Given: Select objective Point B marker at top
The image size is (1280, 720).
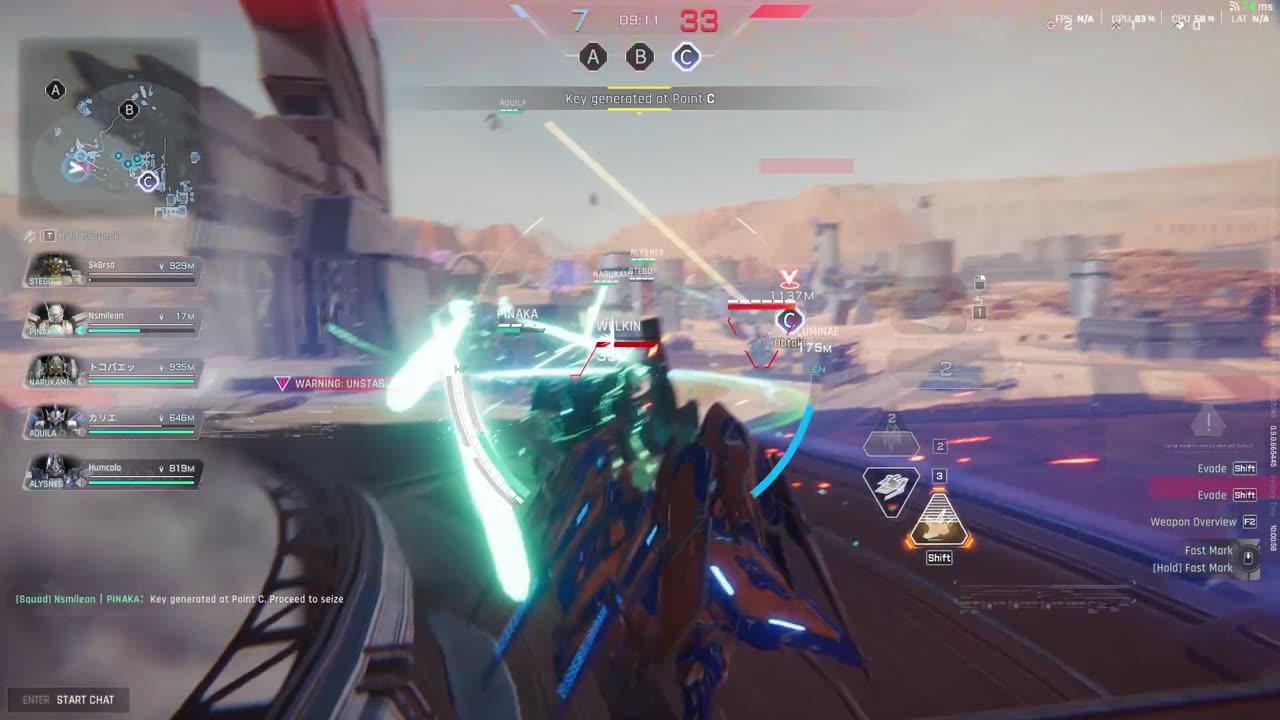Looking at the screenshot, I should 640,57.
